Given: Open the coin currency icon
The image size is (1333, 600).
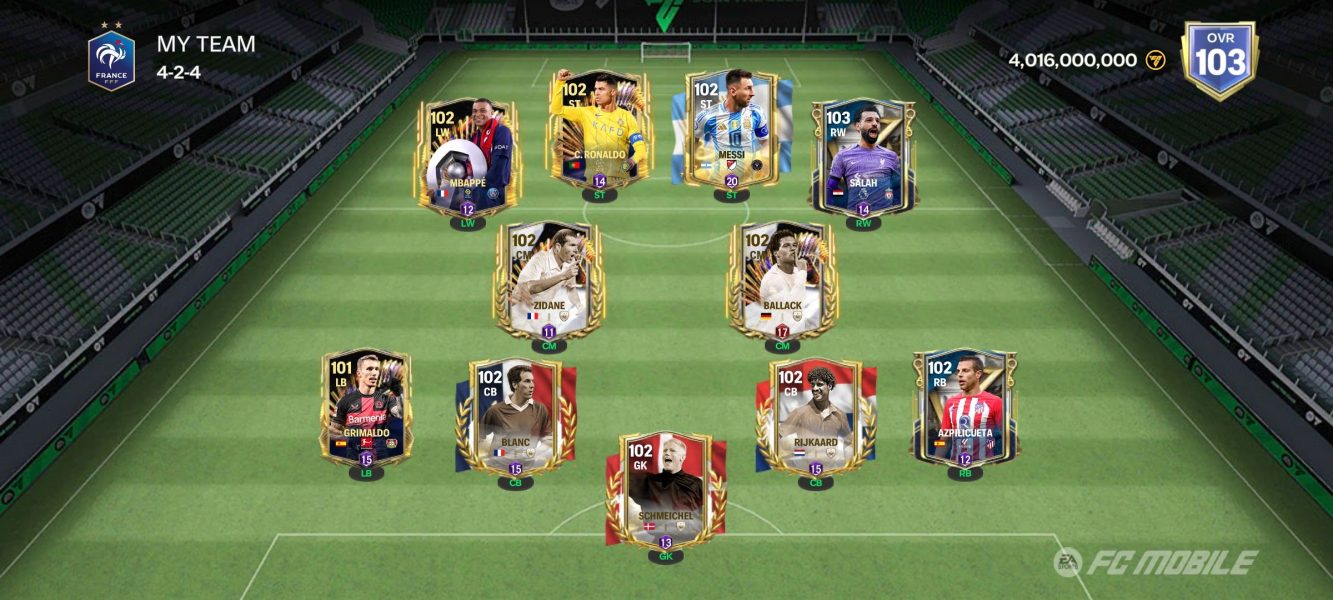Looking at the screenshot, I should pos(1156,60).
